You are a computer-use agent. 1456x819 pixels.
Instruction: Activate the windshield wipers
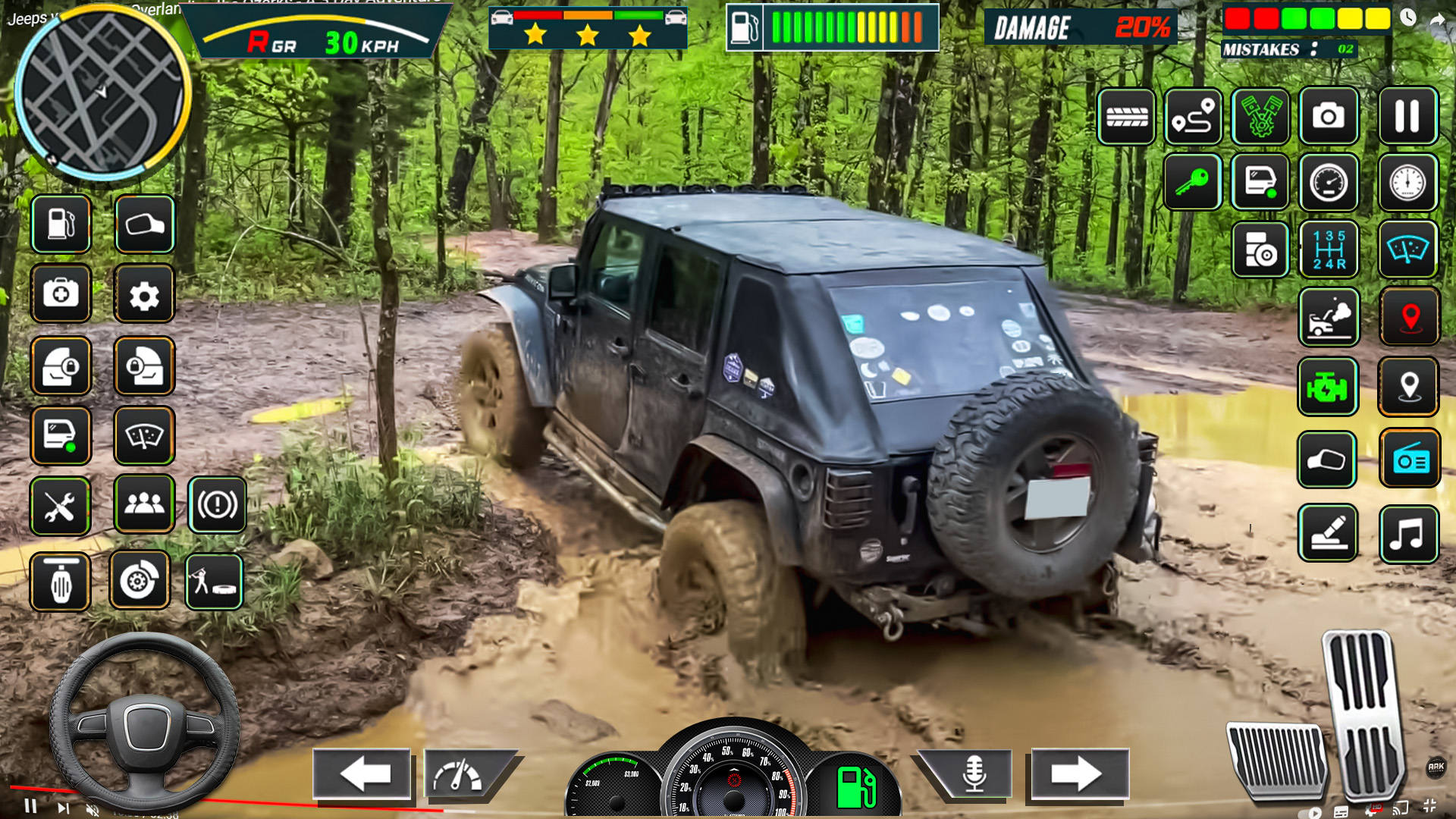[144, 435]
